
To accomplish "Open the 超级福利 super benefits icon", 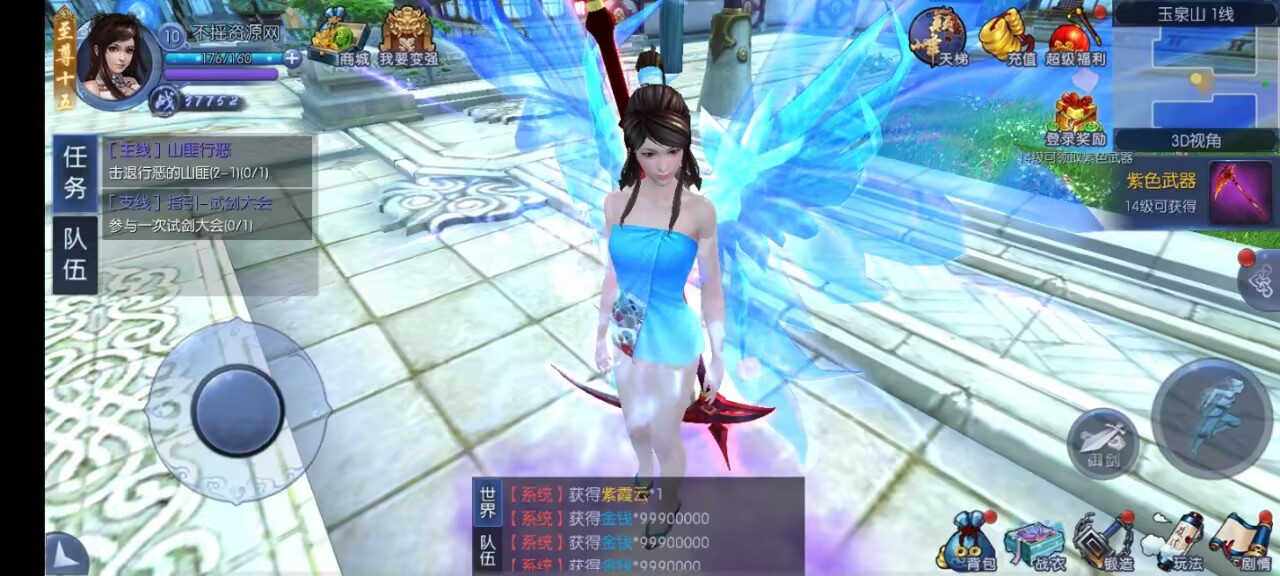I will point(1076,38).
